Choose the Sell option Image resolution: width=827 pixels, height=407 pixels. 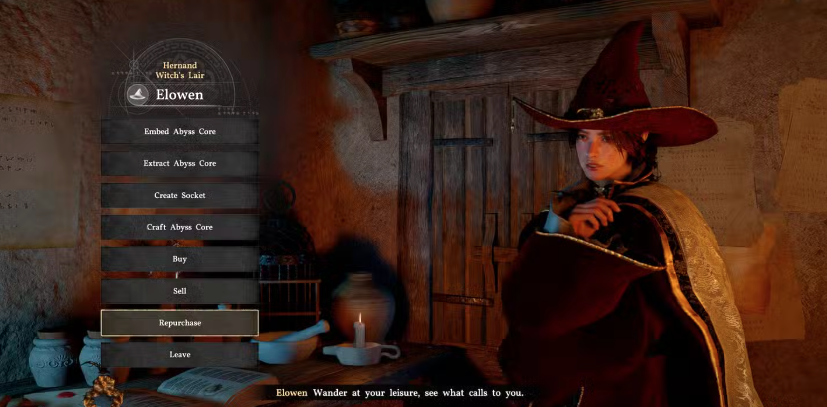click(x=179, y=291)
